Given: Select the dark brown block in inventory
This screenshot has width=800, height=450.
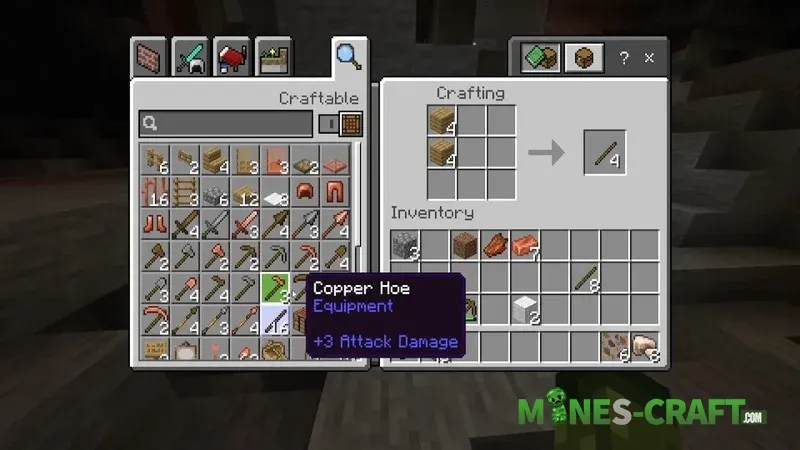Looking at the screenshot, I should click(465, 245).
